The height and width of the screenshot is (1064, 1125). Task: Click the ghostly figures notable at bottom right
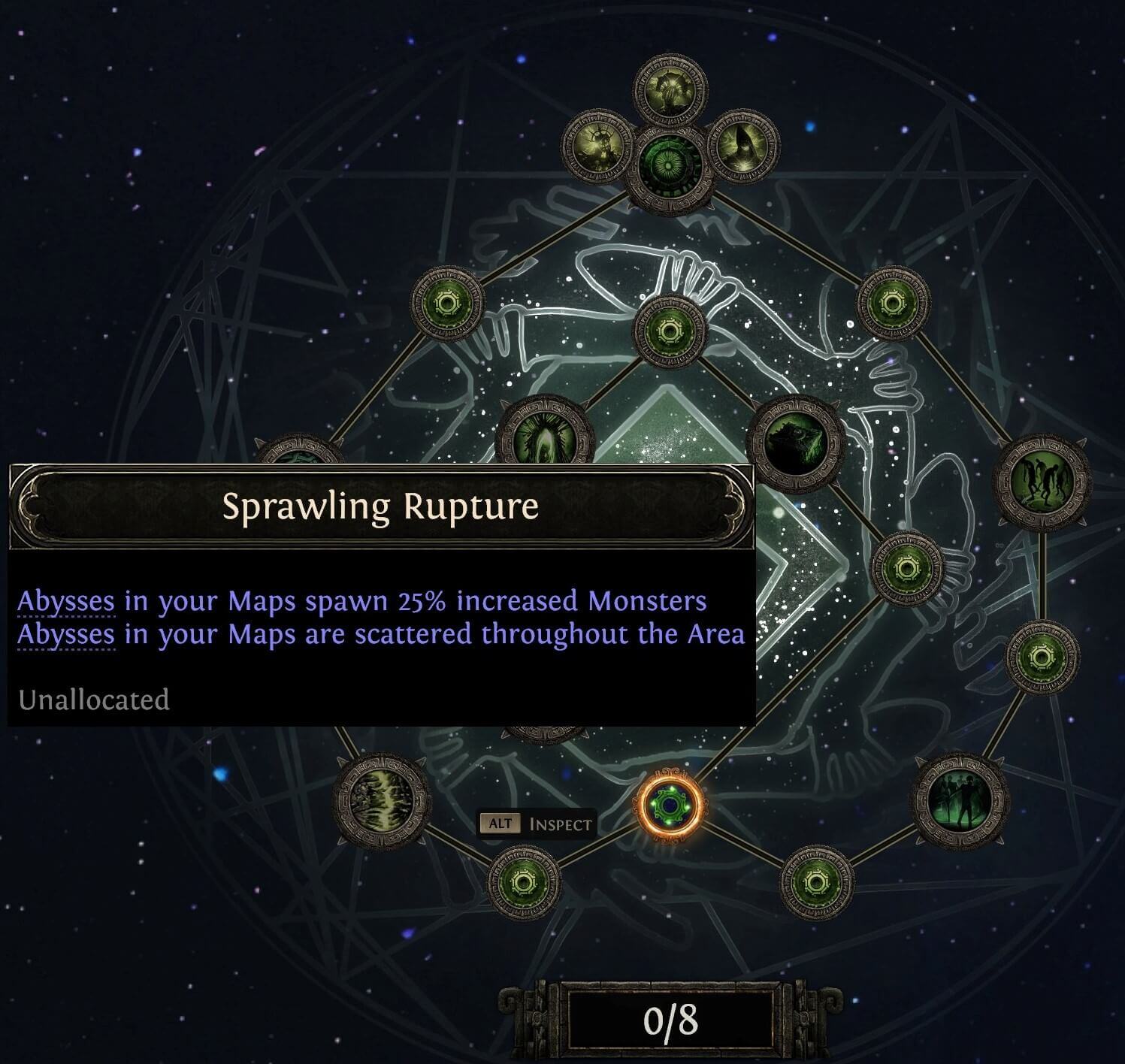[x=960, y=800]
